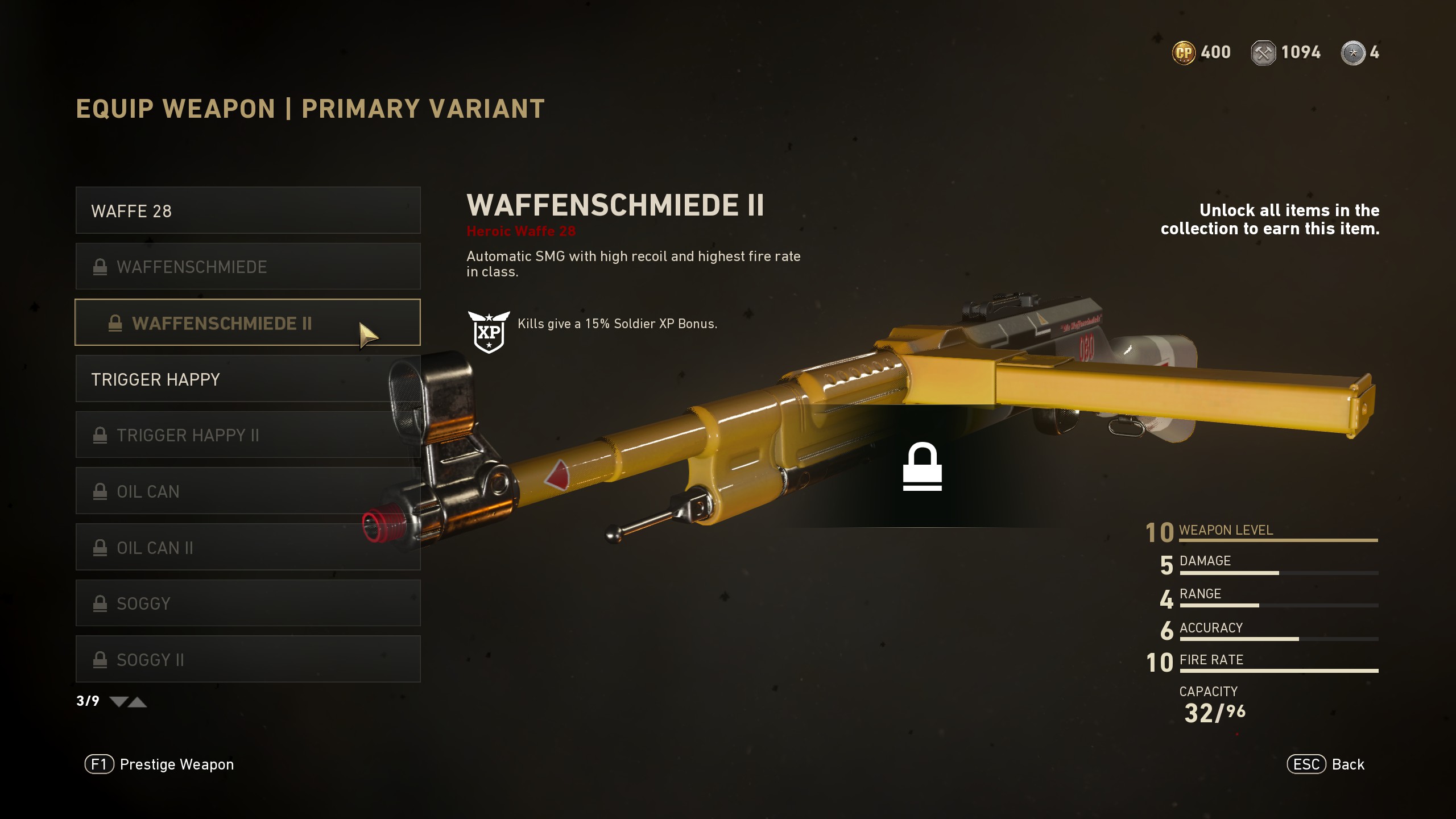The height and width of the screenshot is (819, 1456).
Task: Click the CP currency icon at top right
Action: pos(1185,52)
